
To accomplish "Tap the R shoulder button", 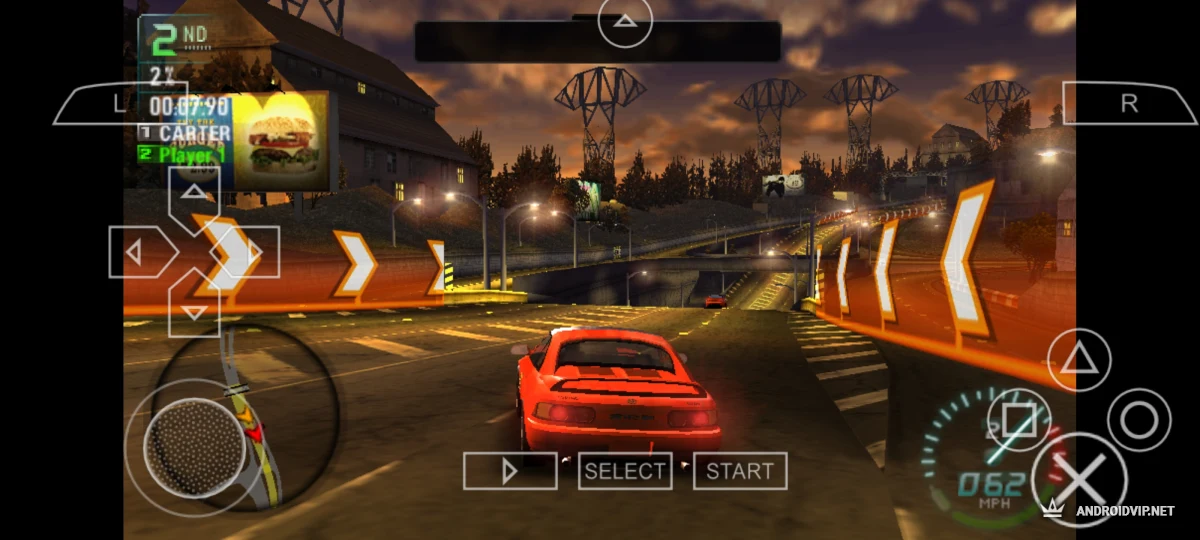I will [1129, 103].
